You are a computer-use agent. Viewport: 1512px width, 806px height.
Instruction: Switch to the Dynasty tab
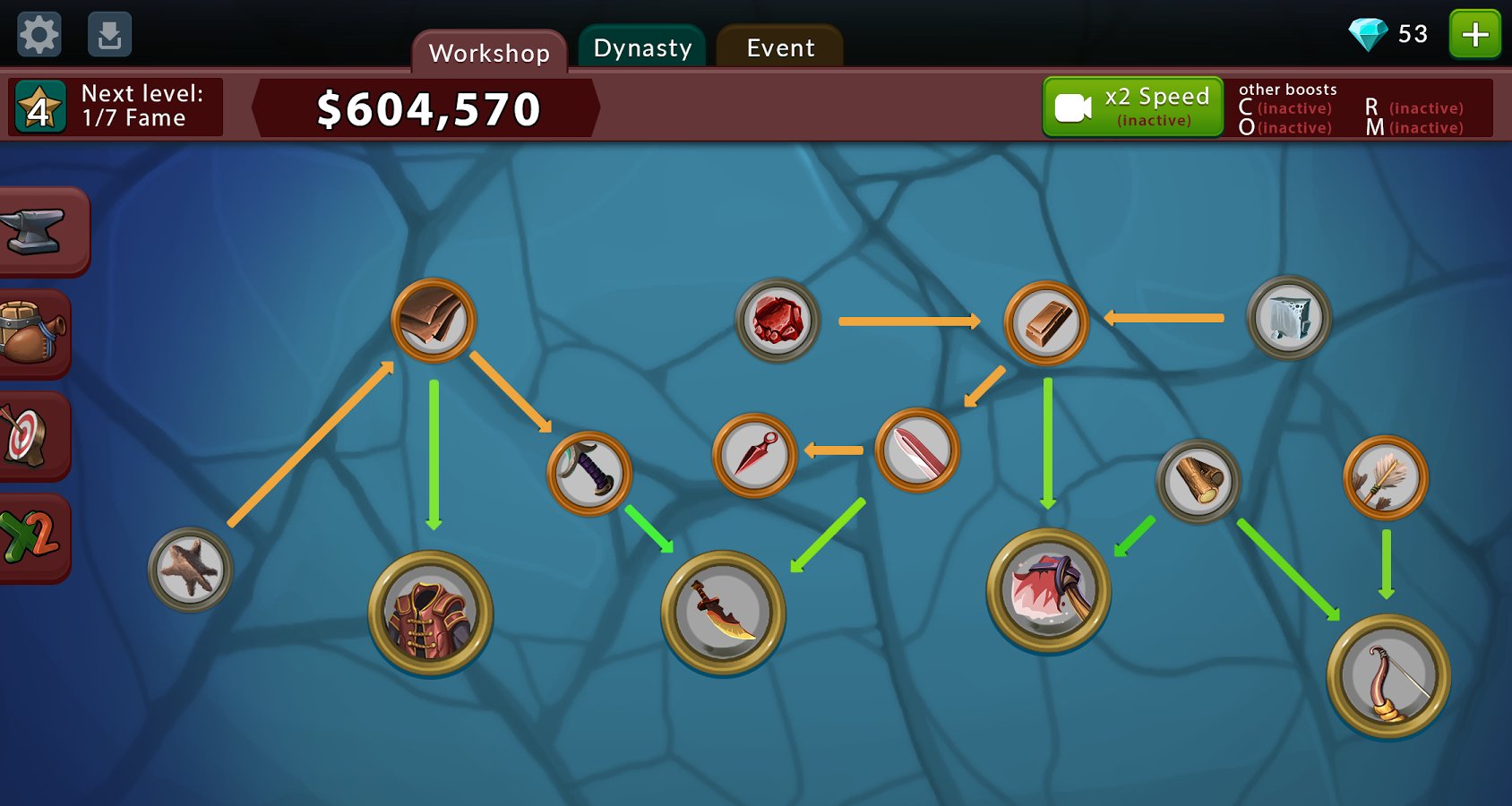pos(642,47)
